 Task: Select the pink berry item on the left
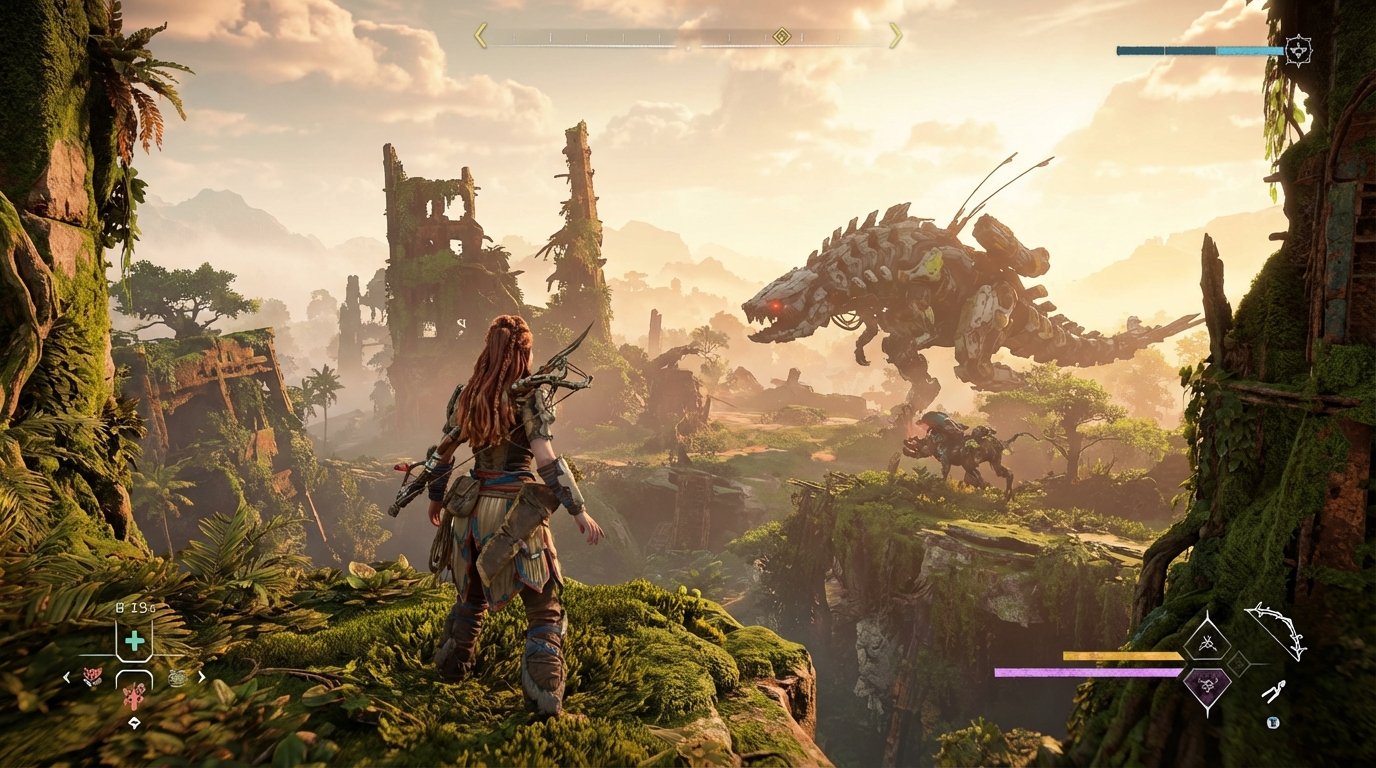point(91,677)
